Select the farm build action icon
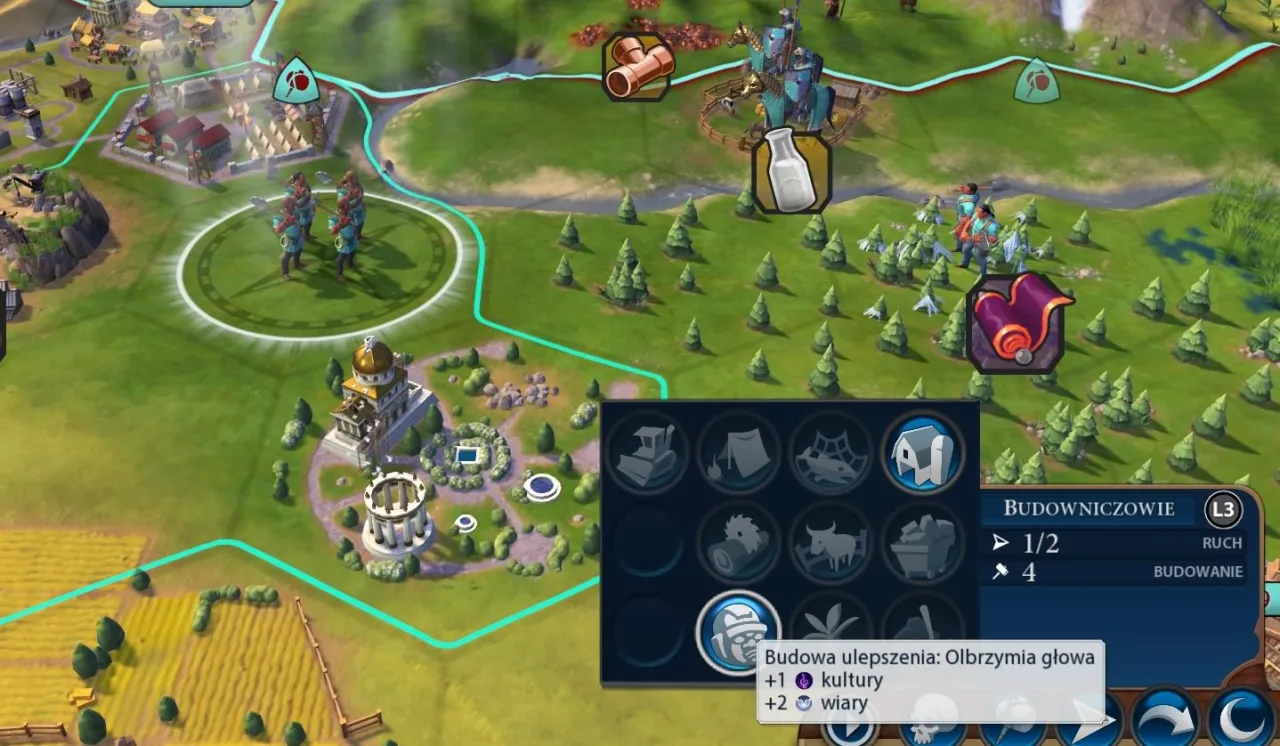Image resolution: width=1280 pixels, height=746 pixels. coord(923,452)
